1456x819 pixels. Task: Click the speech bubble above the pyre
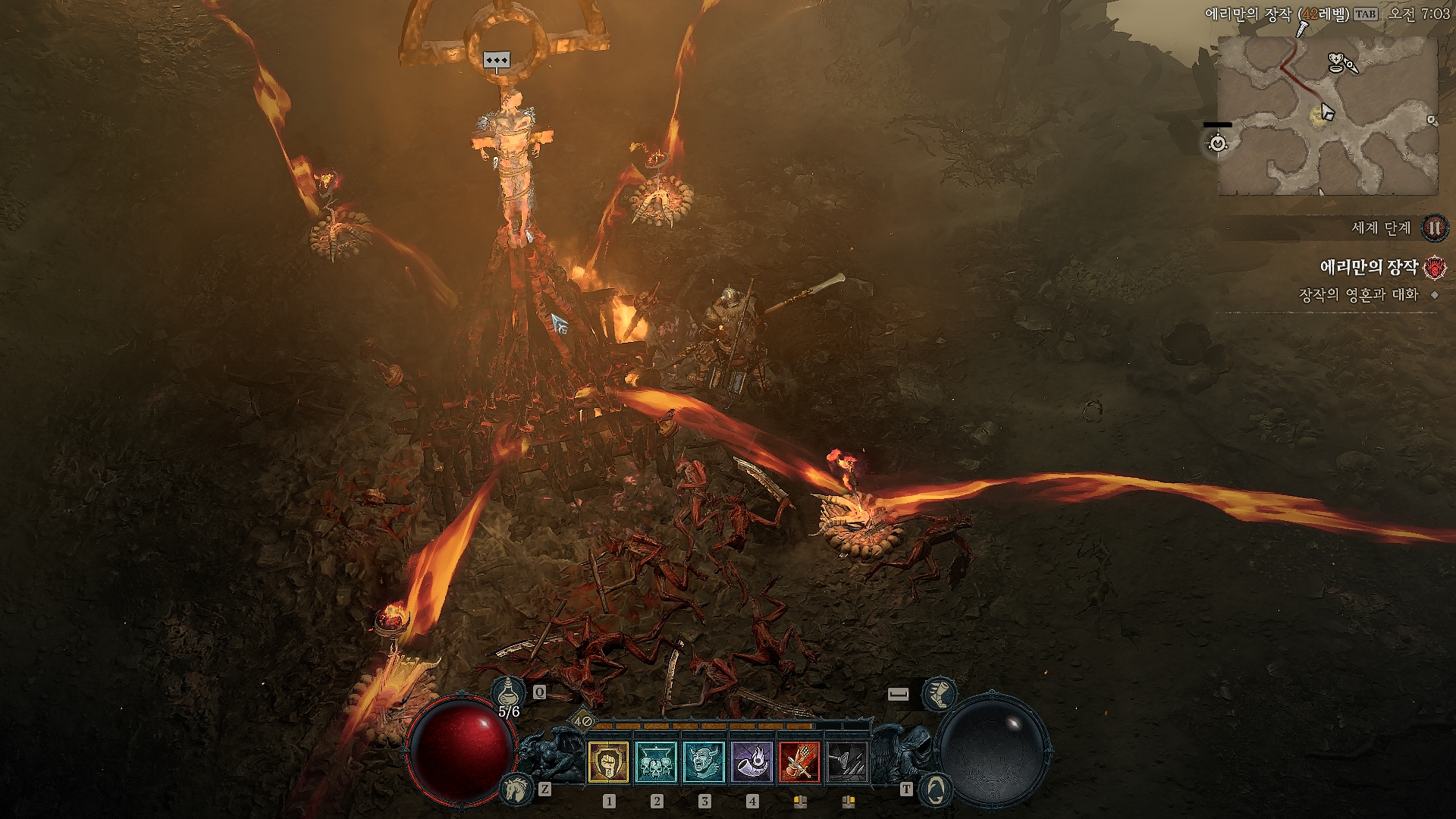click(x=497, y=61)
